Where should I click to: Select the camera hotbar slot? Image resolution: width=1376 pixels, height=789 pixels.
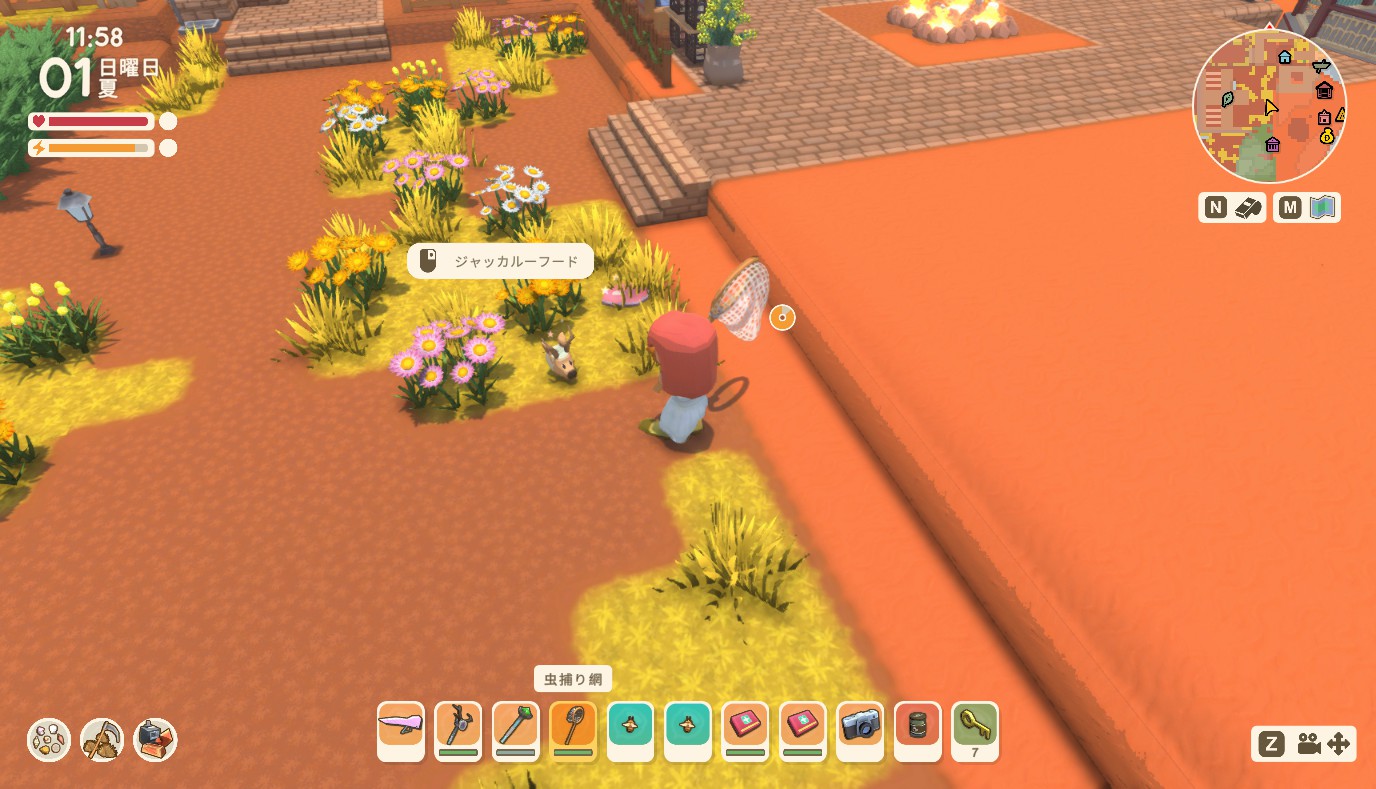pos(860,728)
